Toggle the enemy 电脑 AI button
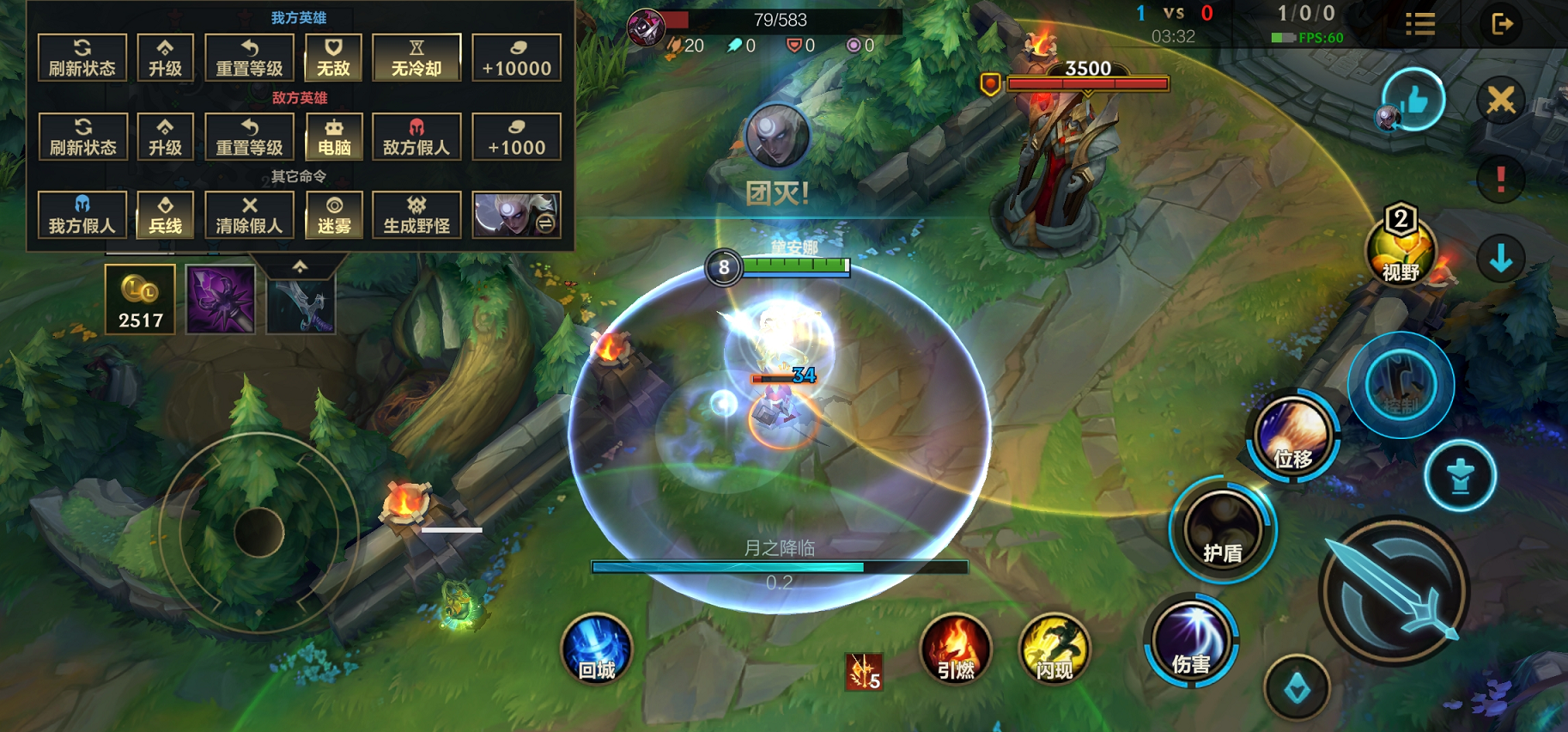The image size is (1568, 732). point(333,137)
